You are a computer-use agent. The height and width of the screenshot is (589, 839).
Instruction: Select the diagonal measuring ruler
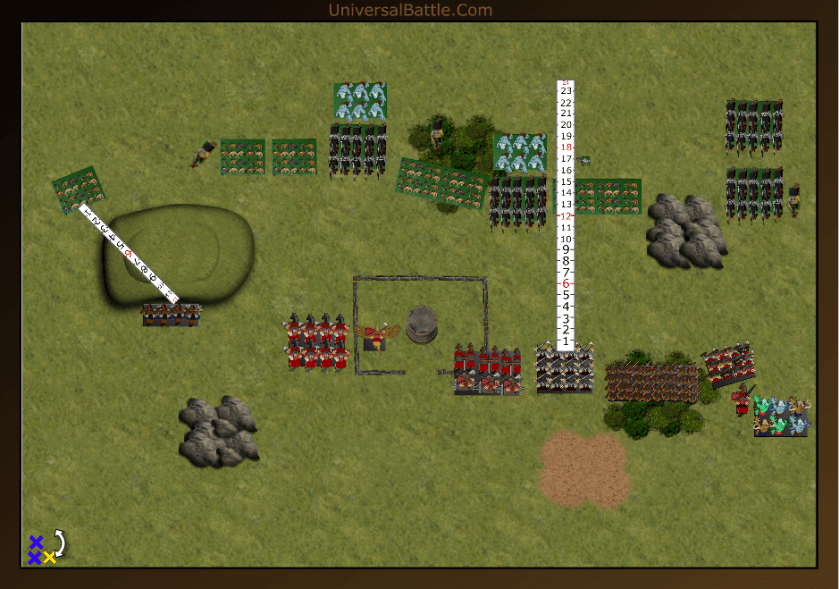pyautogui.click(x=127, y=253)
